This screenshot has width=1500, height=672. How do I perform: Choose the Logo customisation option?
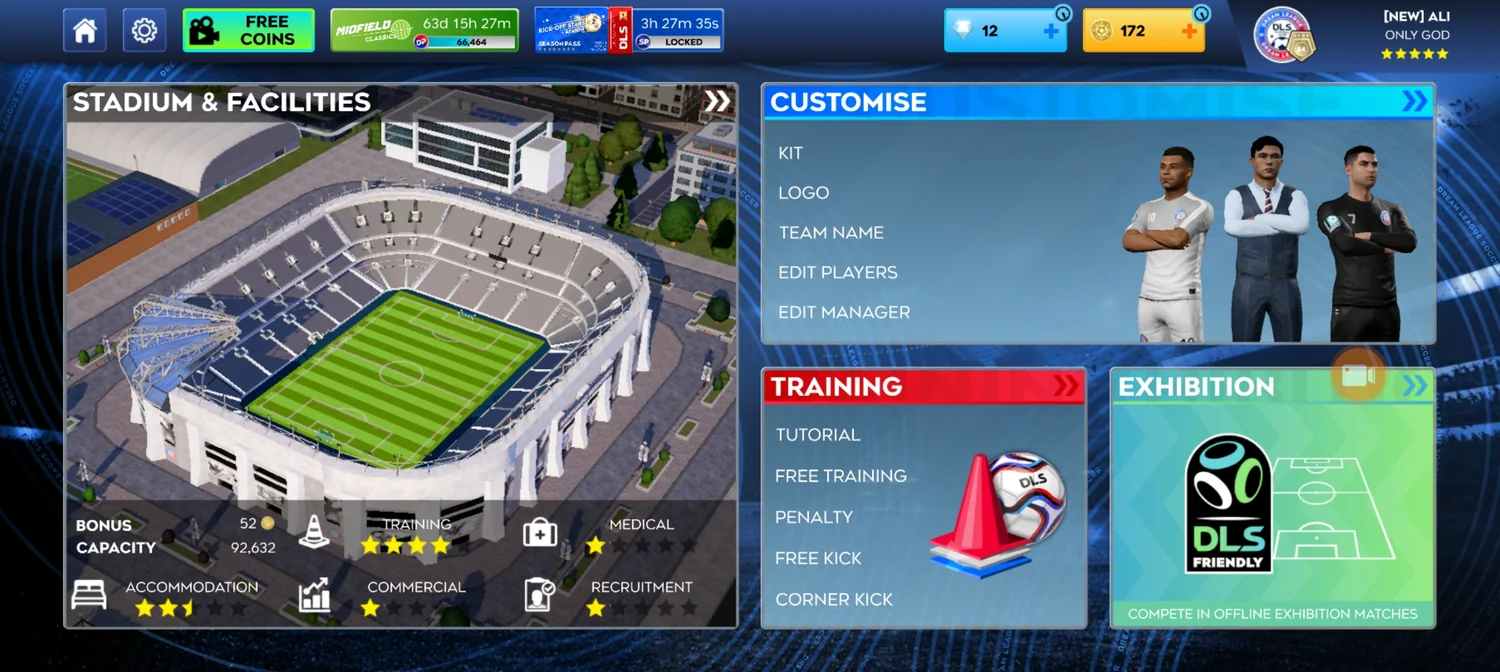point(804,193)
